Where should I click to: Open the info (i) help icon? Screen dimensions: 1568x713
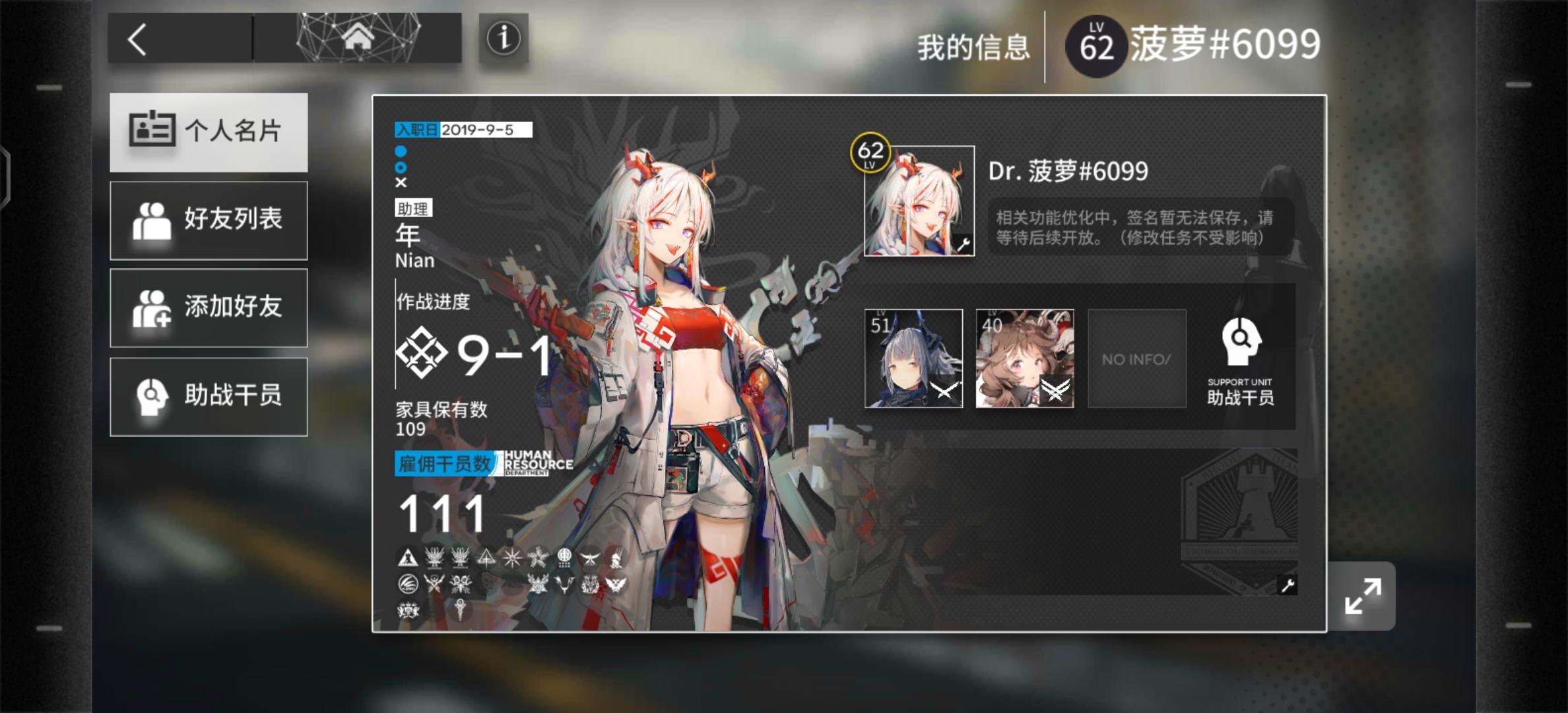point(505,40)
